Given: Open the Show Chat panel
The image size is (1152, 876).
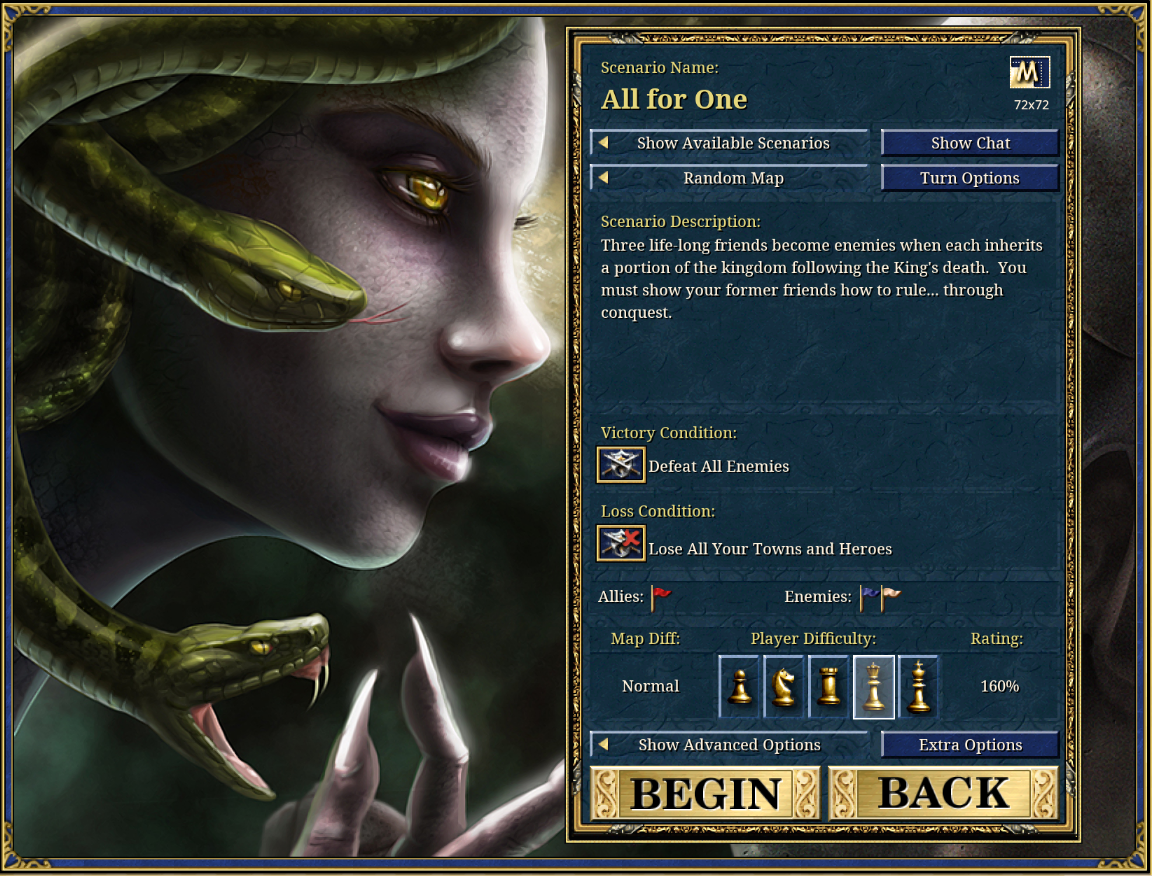Looking at the screenshot, I should pyautogui.click(x=970, y=143).
